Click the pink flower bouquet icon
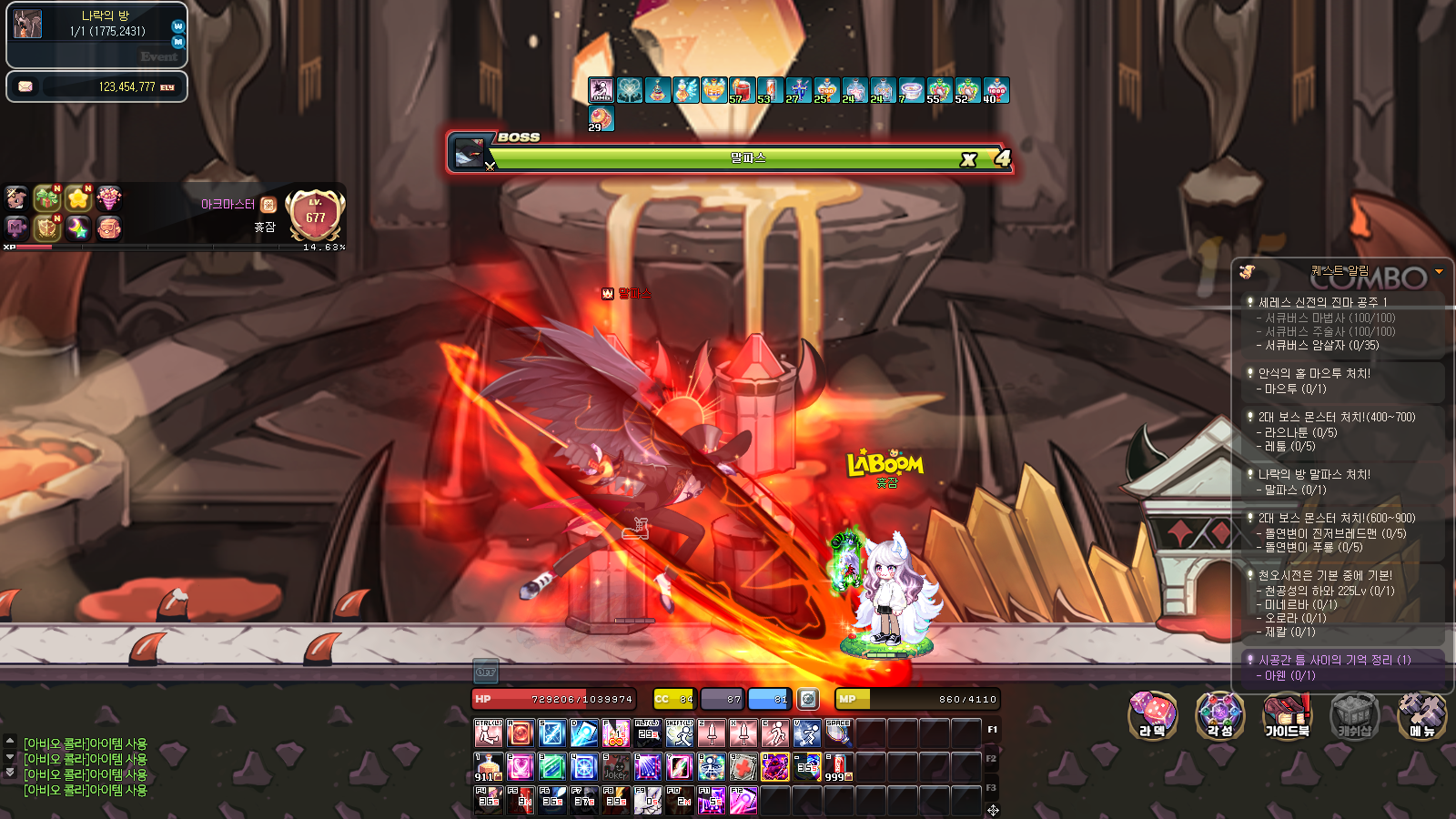The image size is (1456, 819). [x=108, y=197]
